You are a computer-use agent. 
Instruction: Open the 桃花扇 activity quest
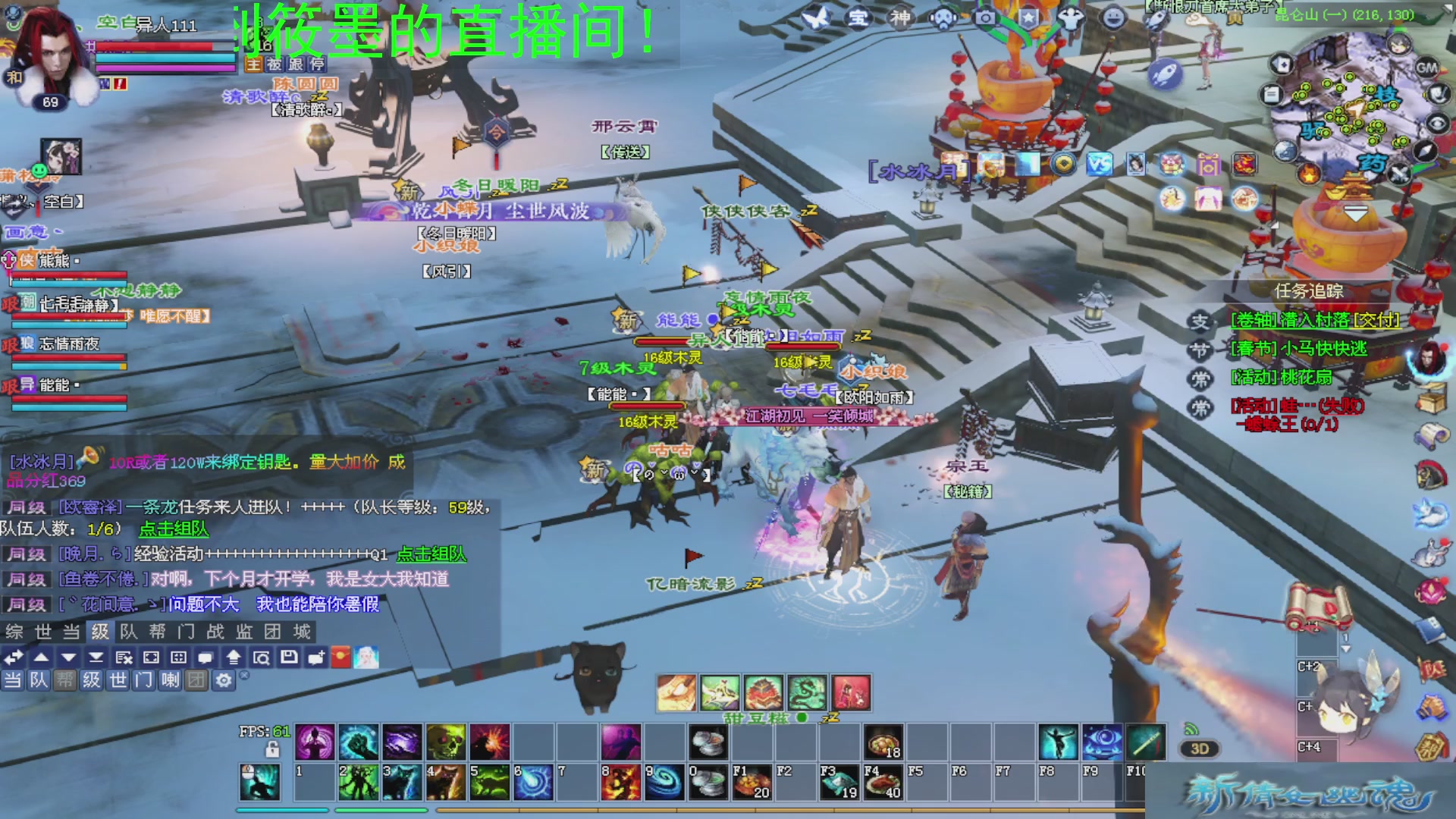pyautogui.click(x=1281, y=378)
